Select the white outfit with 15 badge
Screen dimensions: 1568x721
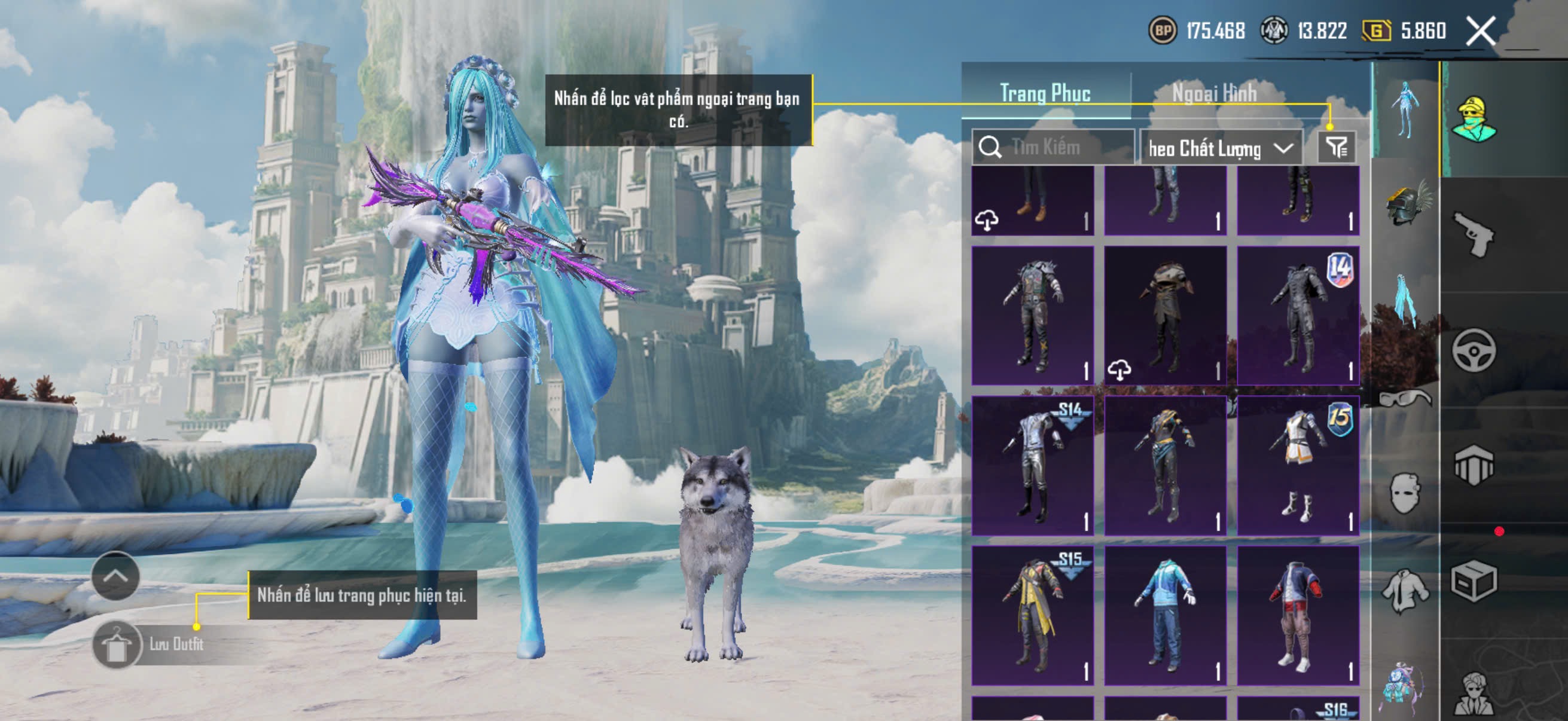click(x=1298, y=466)
